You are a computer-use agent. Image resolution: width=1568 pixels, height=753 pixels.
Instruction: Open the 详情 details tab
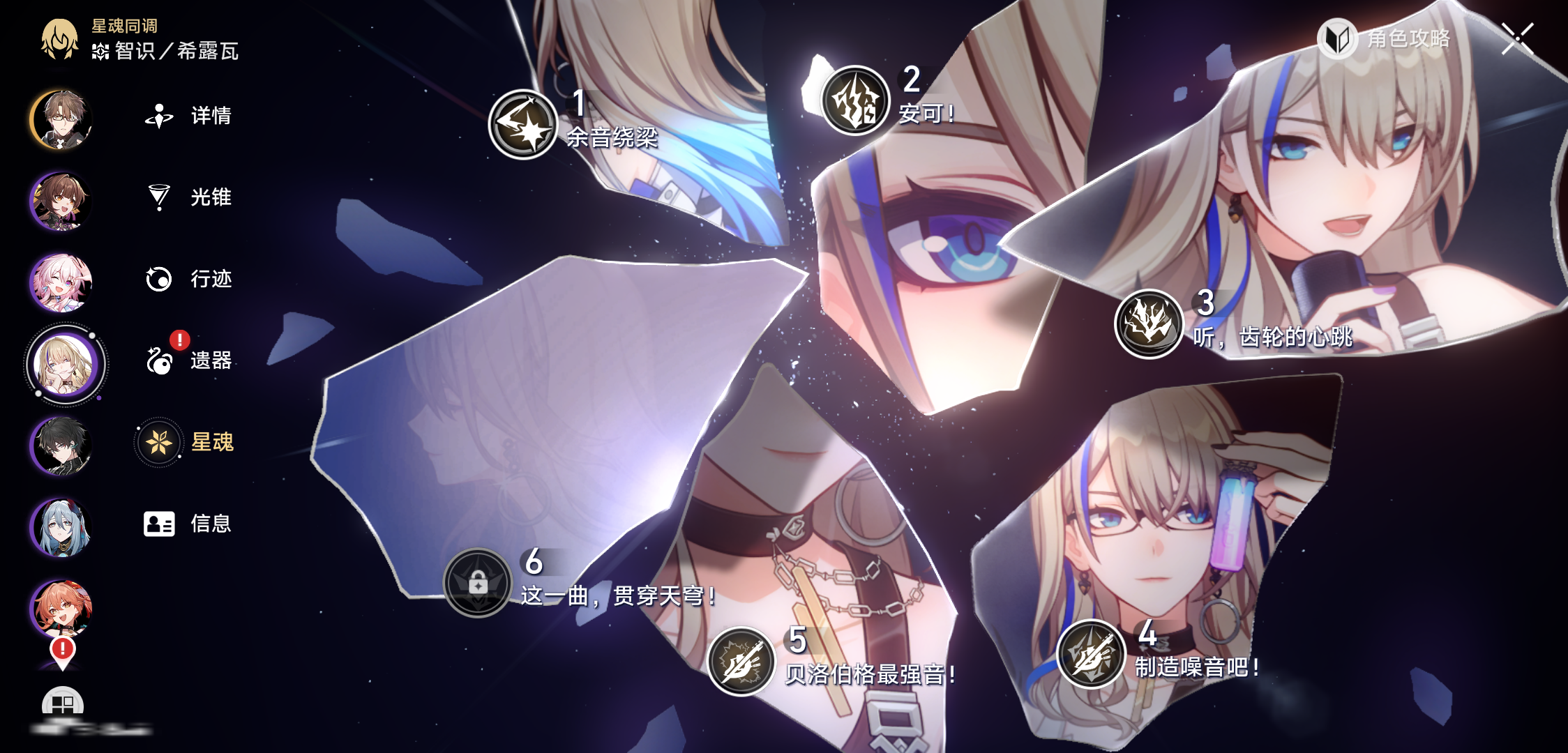point(188,116)
